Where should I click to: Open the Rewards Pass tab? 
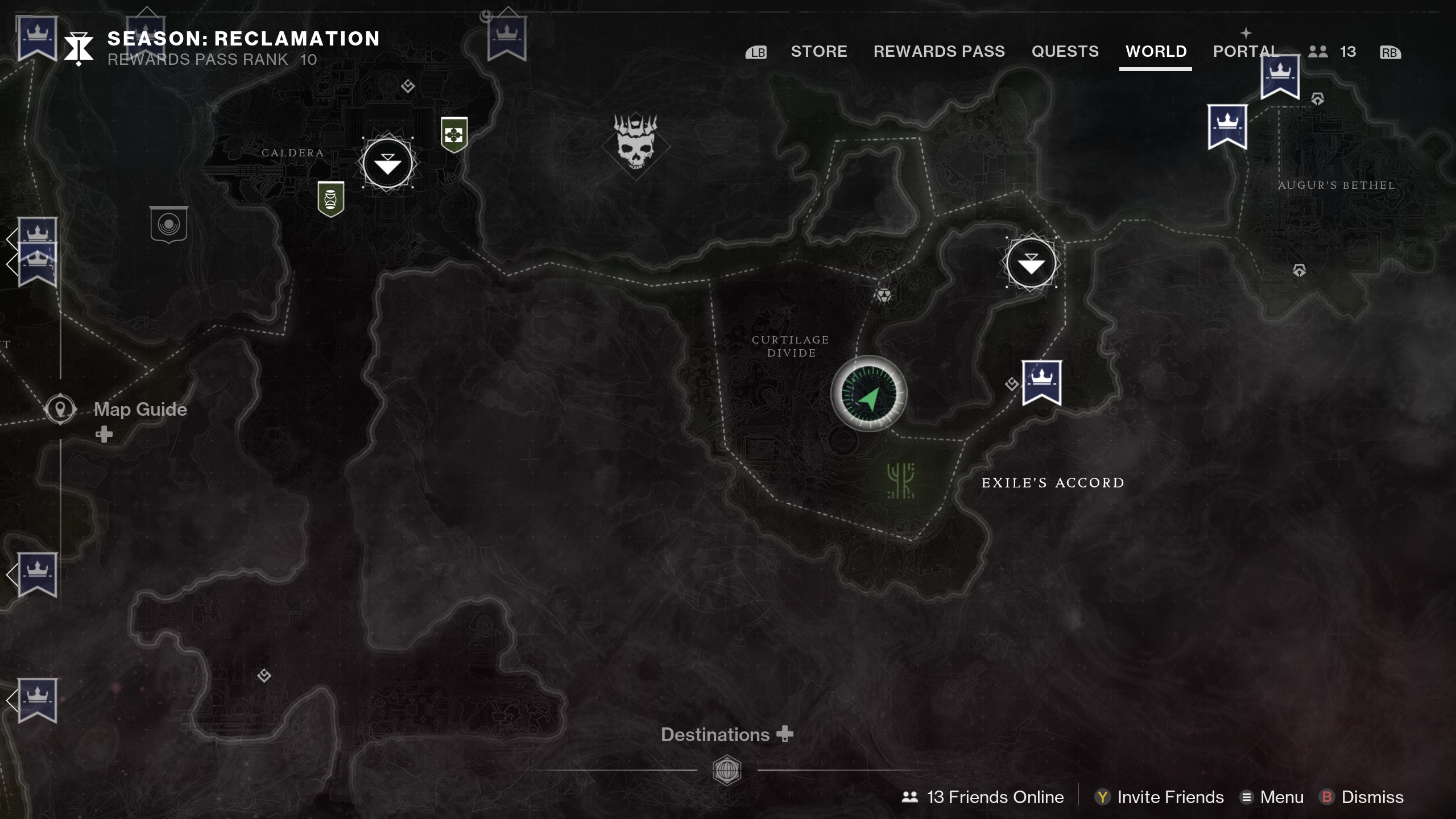pos(939,51)
